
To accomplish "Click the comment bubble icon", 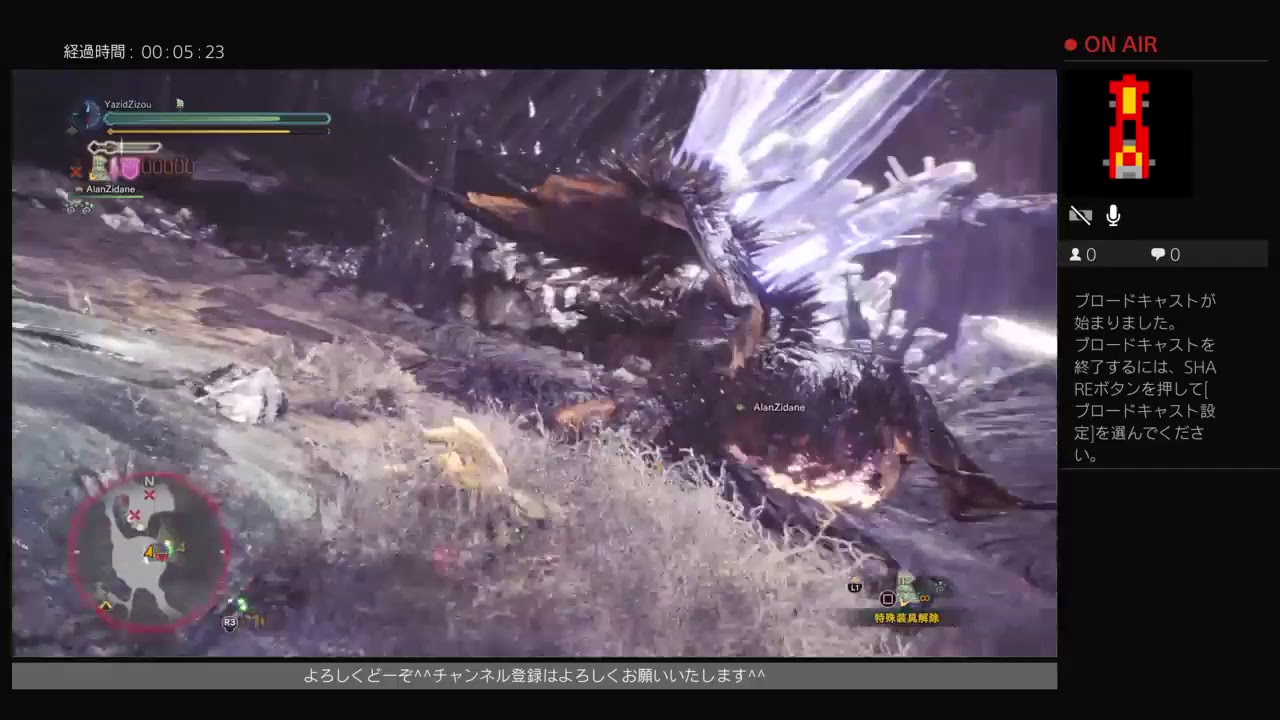I will (1156, 254).
